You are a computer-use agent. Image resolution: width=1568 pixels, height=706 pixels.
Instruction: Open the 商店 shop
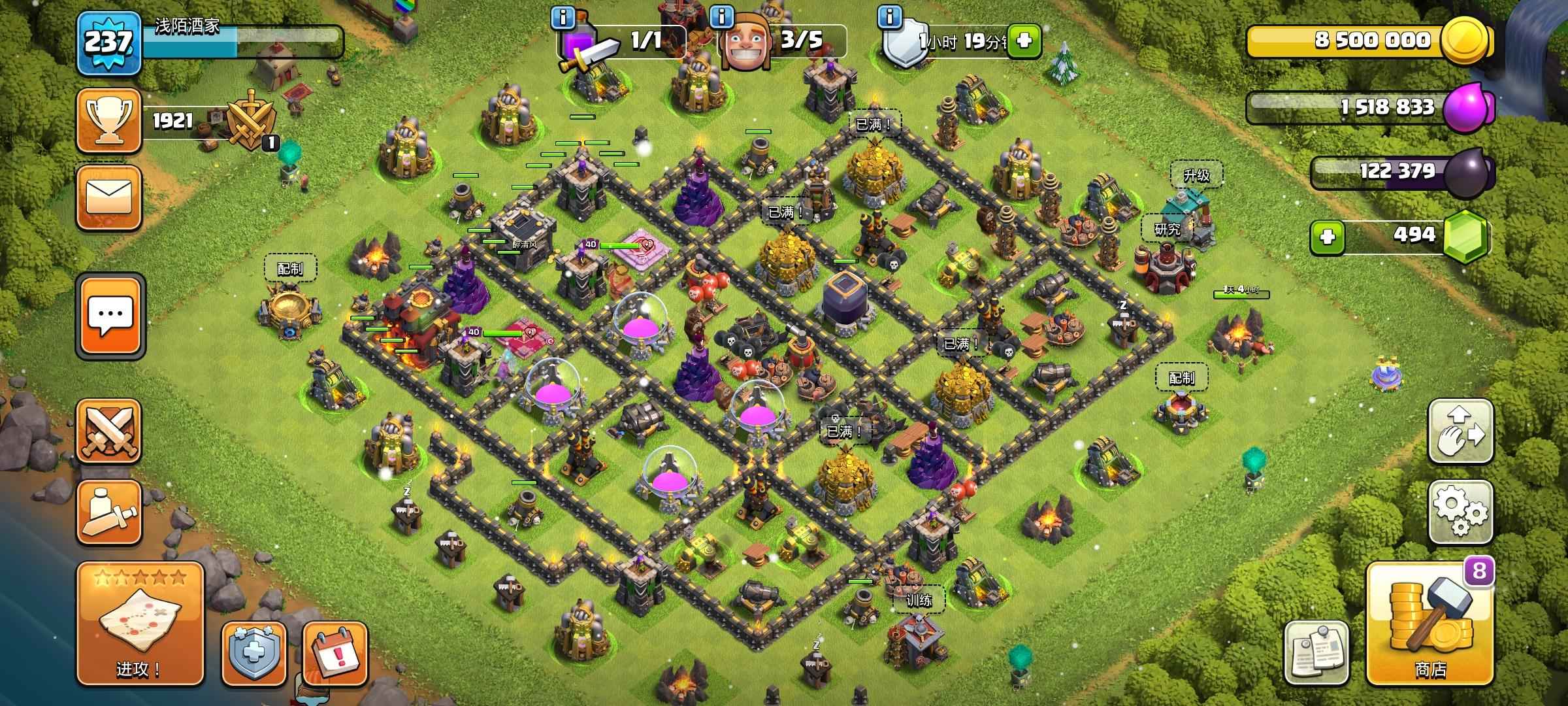[1429, 625]
